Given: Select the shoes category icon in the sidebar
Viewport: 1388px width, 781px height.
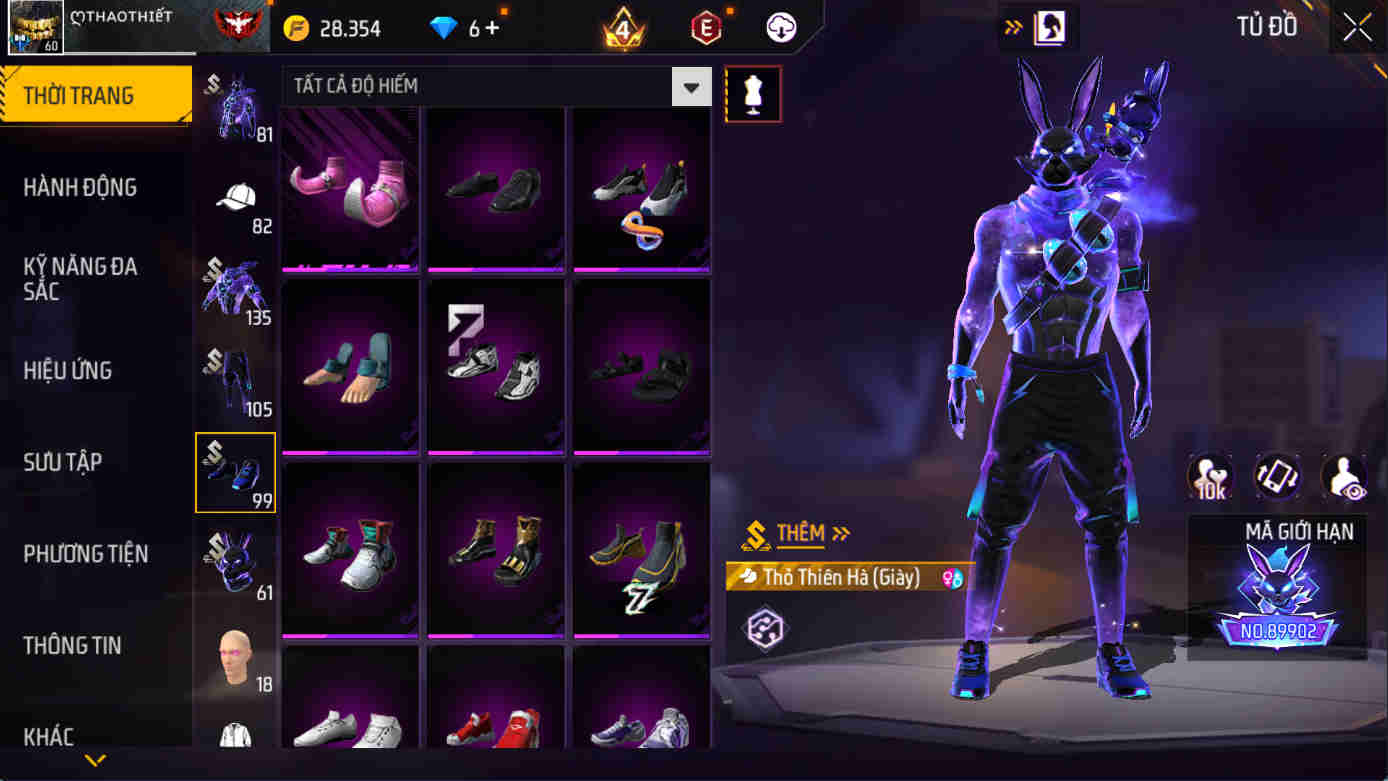Looking at the screenshot, I should pyautogui.click(x=235, y=470).
